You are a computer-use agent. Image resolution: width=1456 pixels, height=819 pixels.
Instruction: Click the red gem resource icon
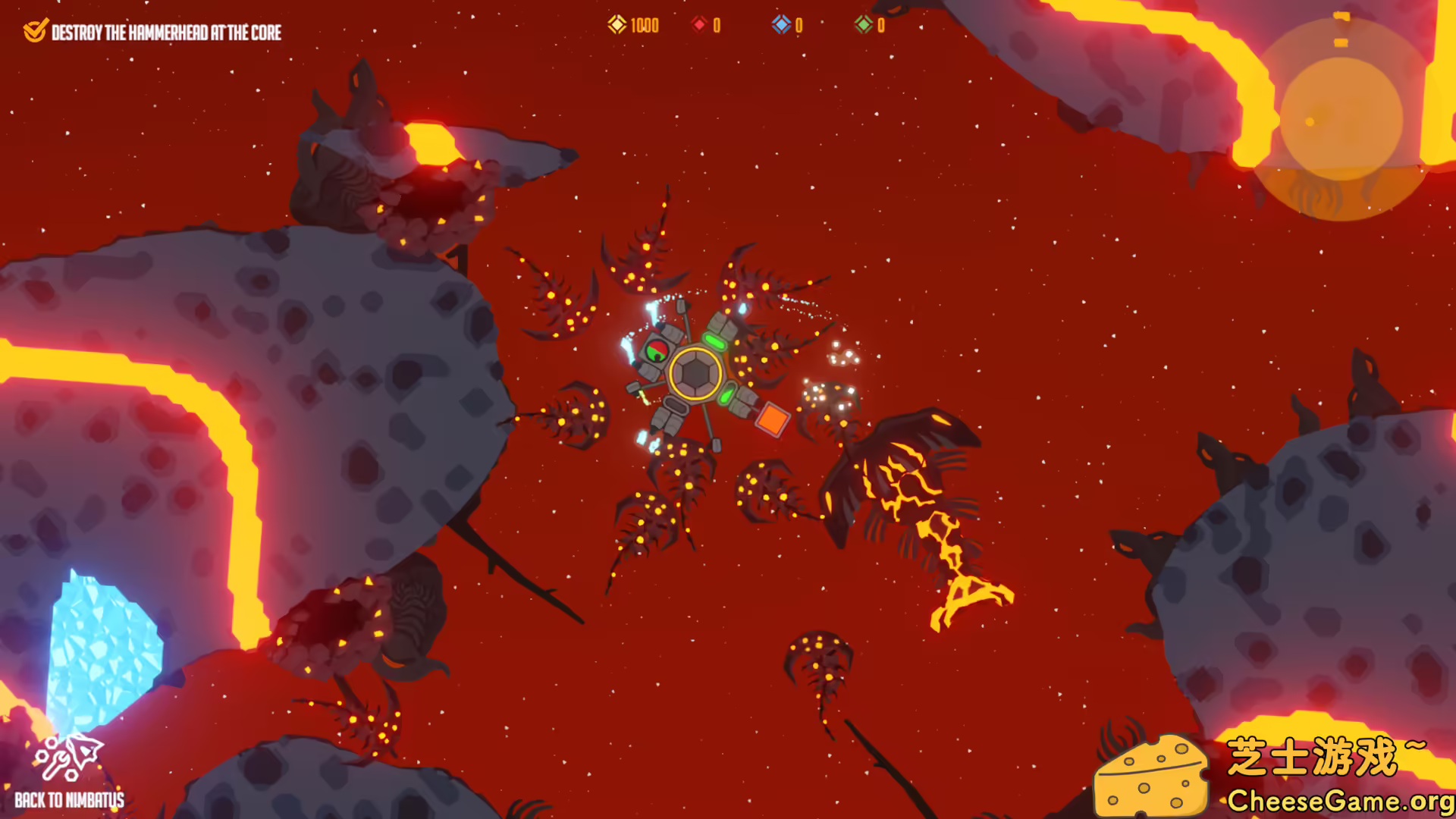pos(698,25)
